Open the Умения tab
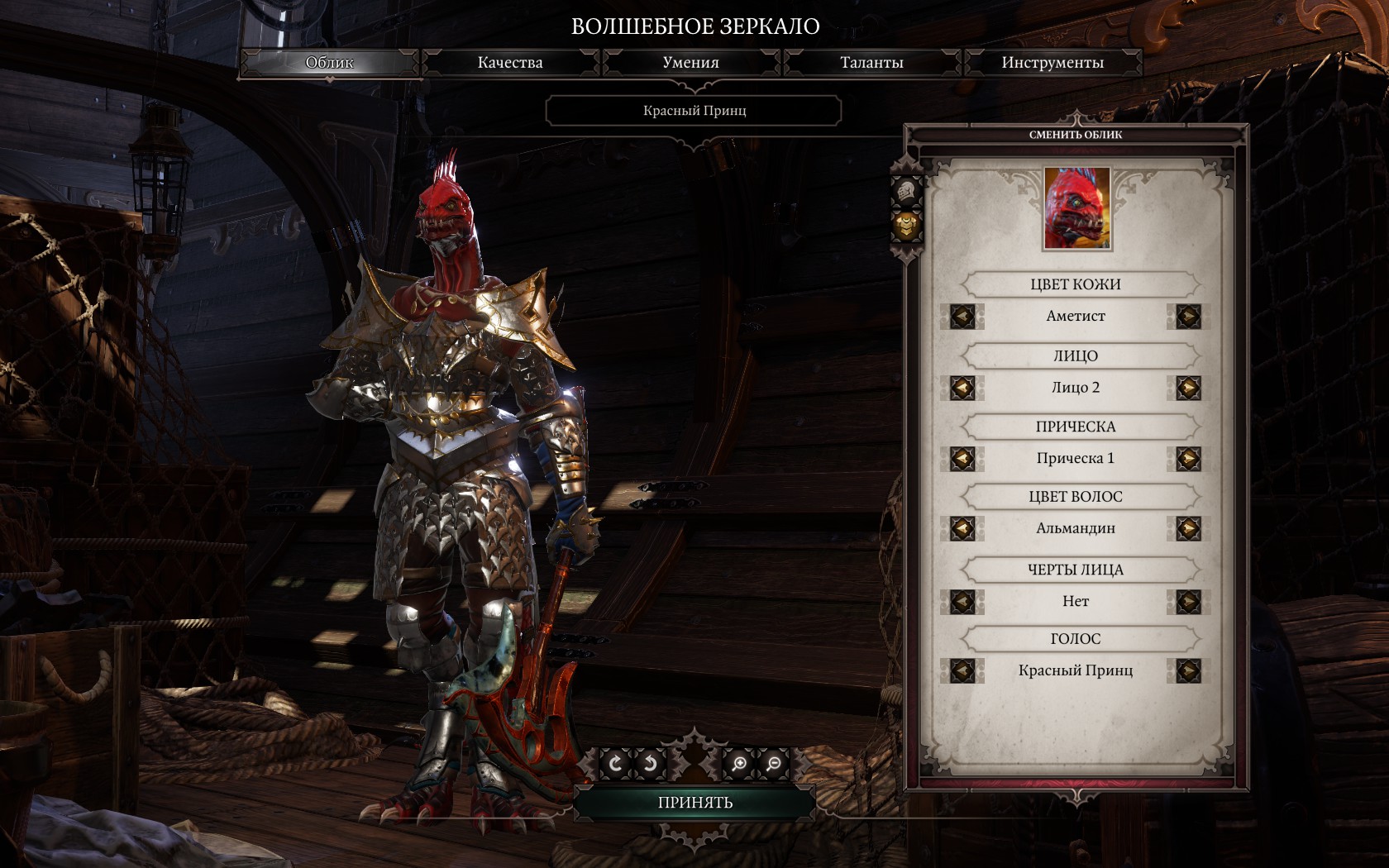The height and width of the screenshot is (868, 1389). 690,63
